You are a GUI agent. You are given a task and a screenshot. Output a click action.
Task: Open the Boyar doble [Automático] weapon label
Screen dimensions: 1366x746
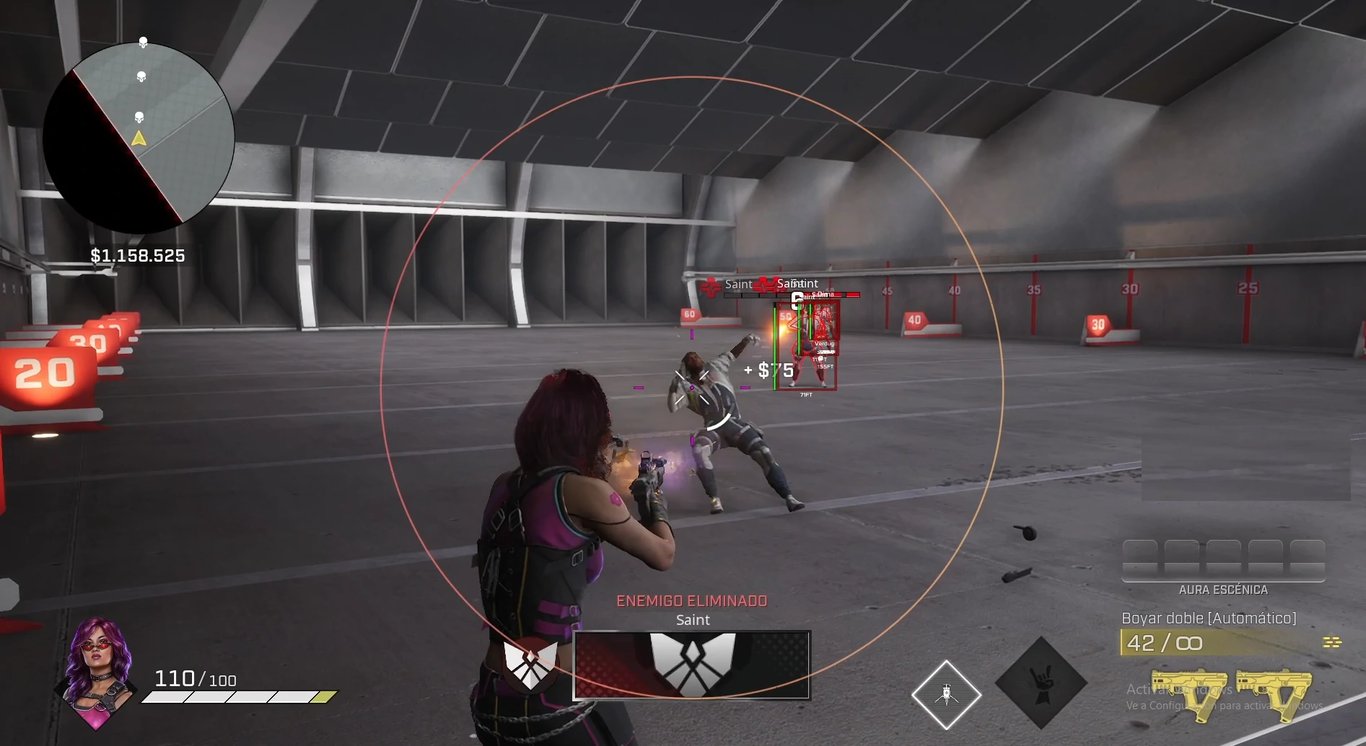click(1207, 618)
